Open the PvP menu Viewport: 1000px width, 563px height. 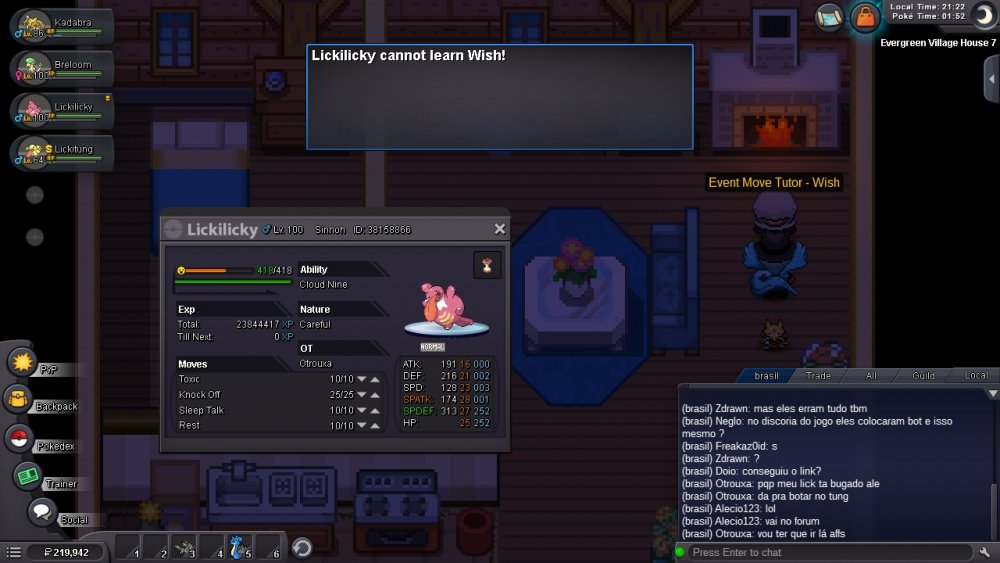[22, 361]
